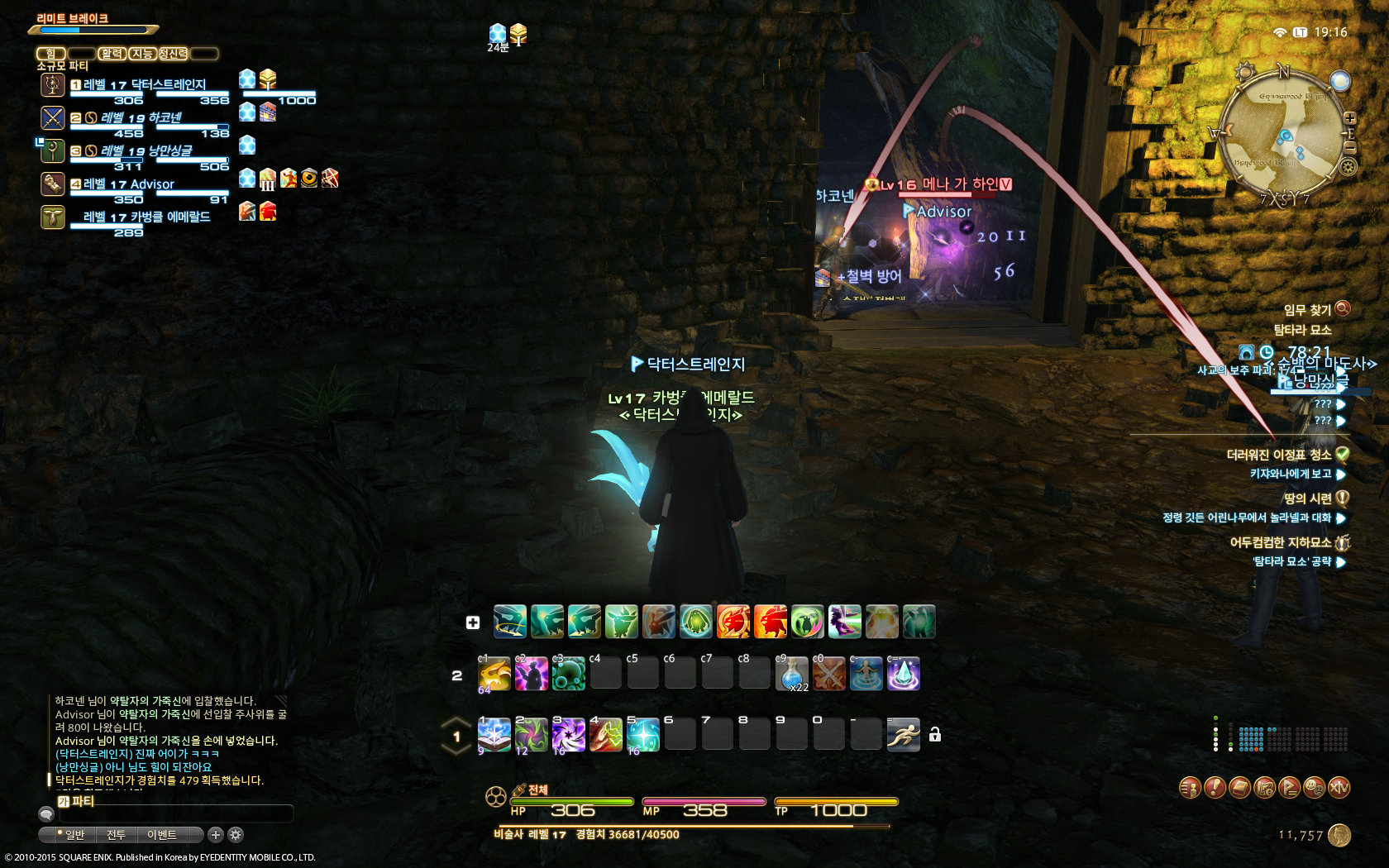Viewport: 1389px width, 868px height.
Task: Add a new chat tab with plus
Action: pyautogui.click(x=216, y=835)
